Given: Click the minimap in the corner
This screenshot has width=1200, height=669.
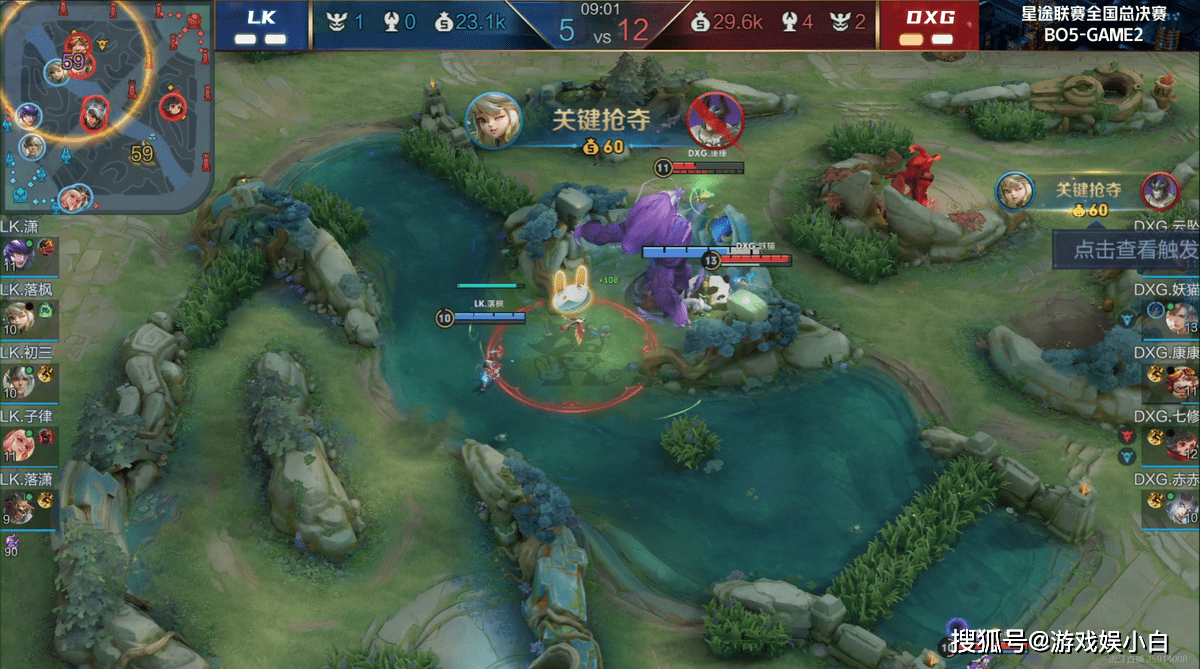Looking at the screenshot, I should [x=107, y=107].
